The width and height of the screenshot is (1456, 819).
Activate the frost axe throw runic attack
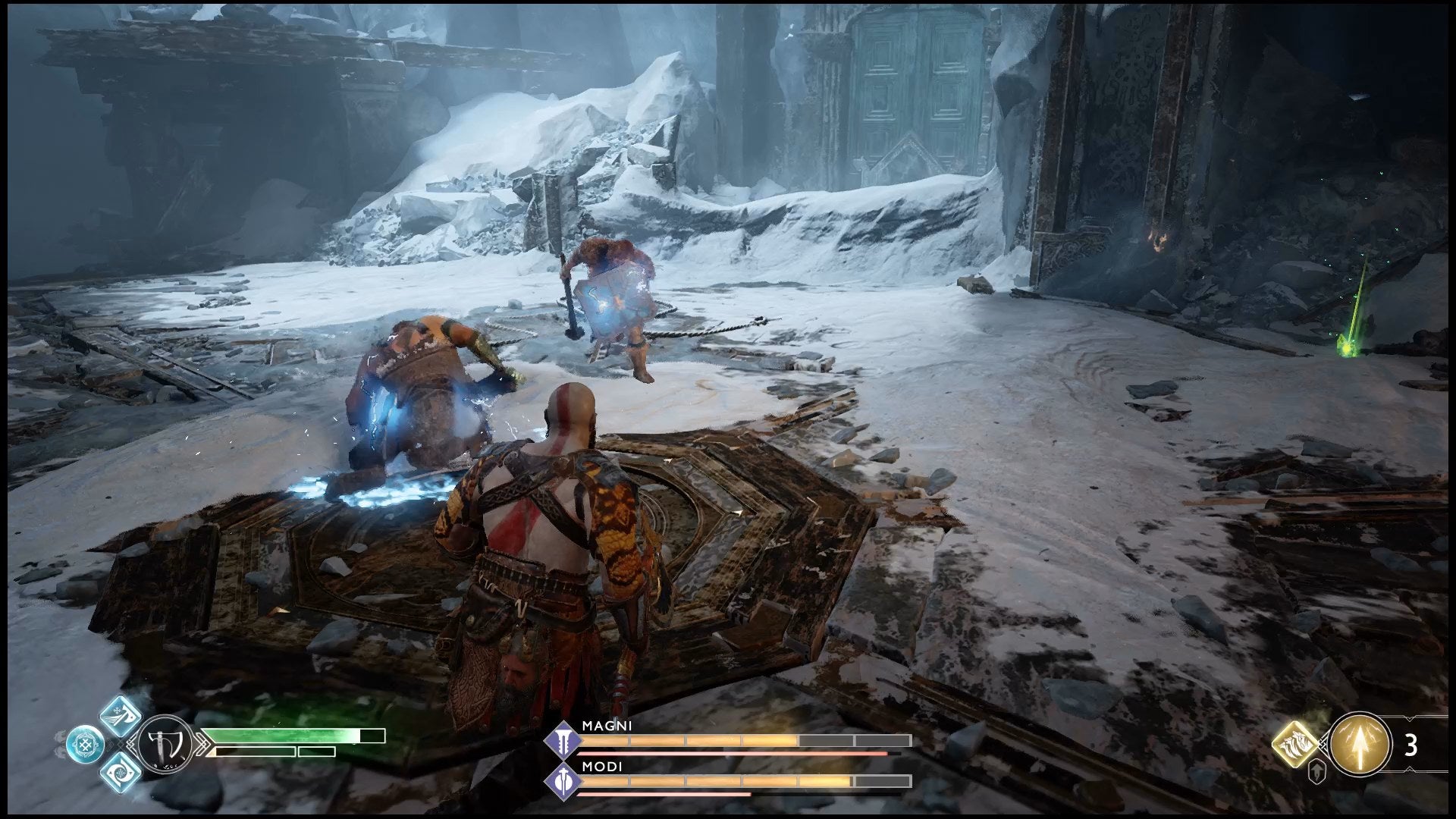click(x=121, y=716)
